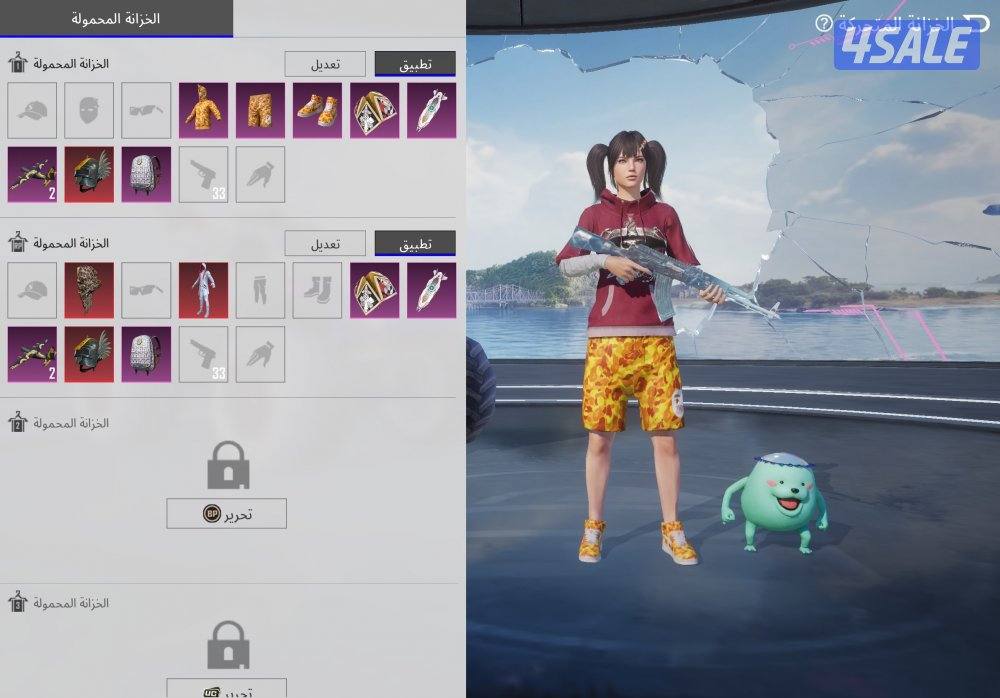Select the yellow camo hoodie slot
Image resolution: width=1000 pixels, height=698 pixels.
pyautogui.click(x=204, y=110)
